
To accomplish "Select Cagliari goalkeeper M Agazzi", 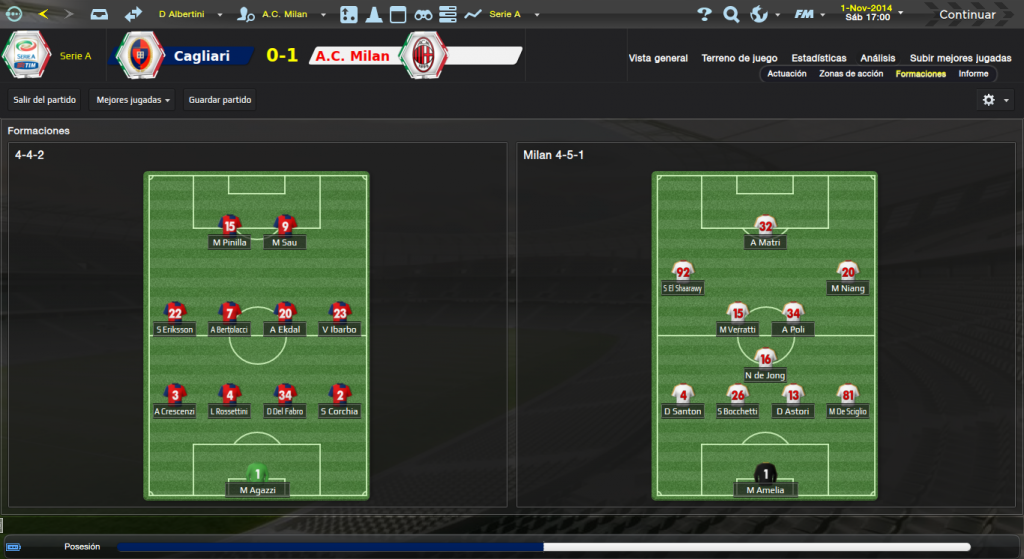I will point(257,481).
